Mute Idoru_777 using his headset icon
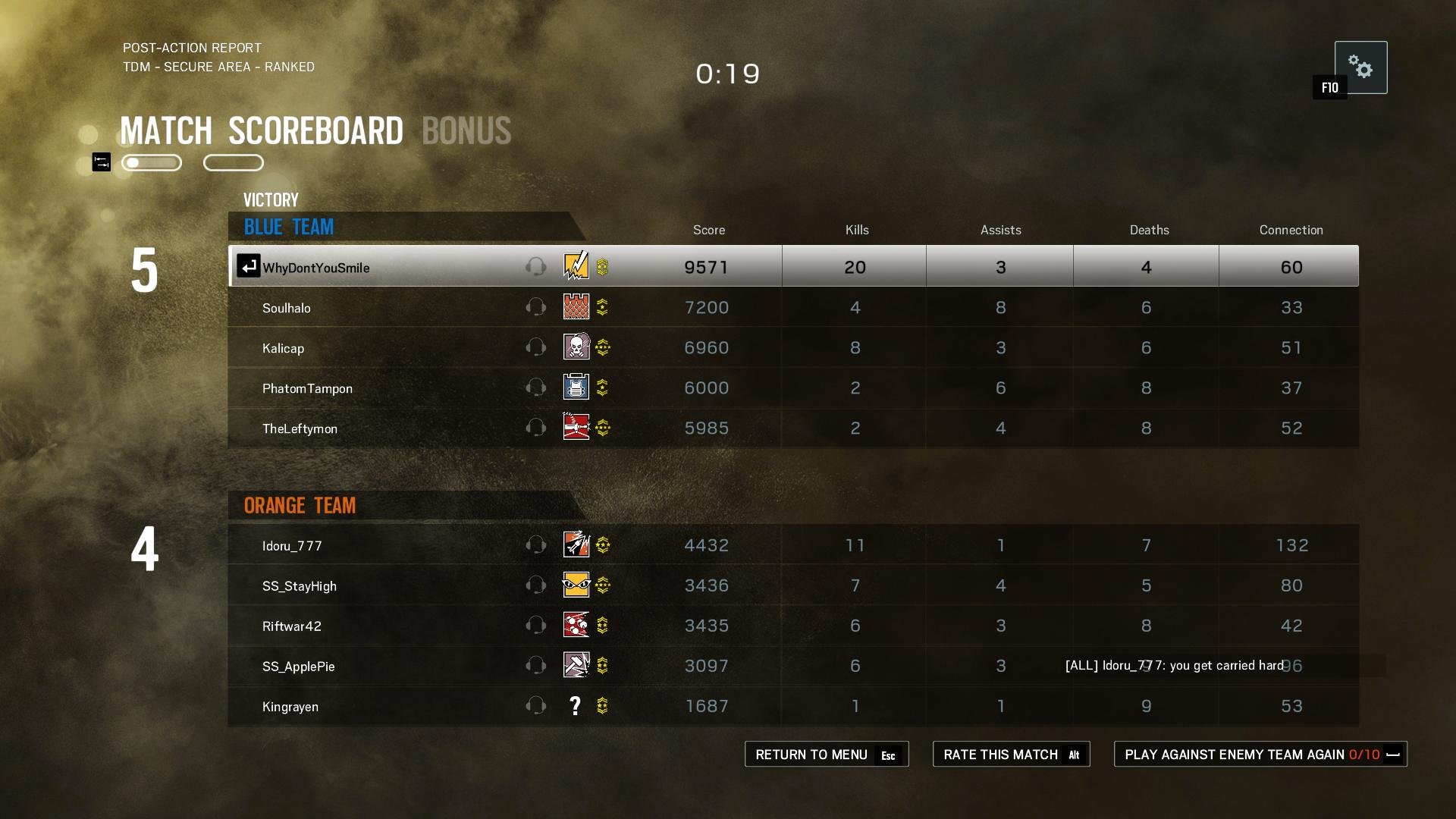 point(537,544)
